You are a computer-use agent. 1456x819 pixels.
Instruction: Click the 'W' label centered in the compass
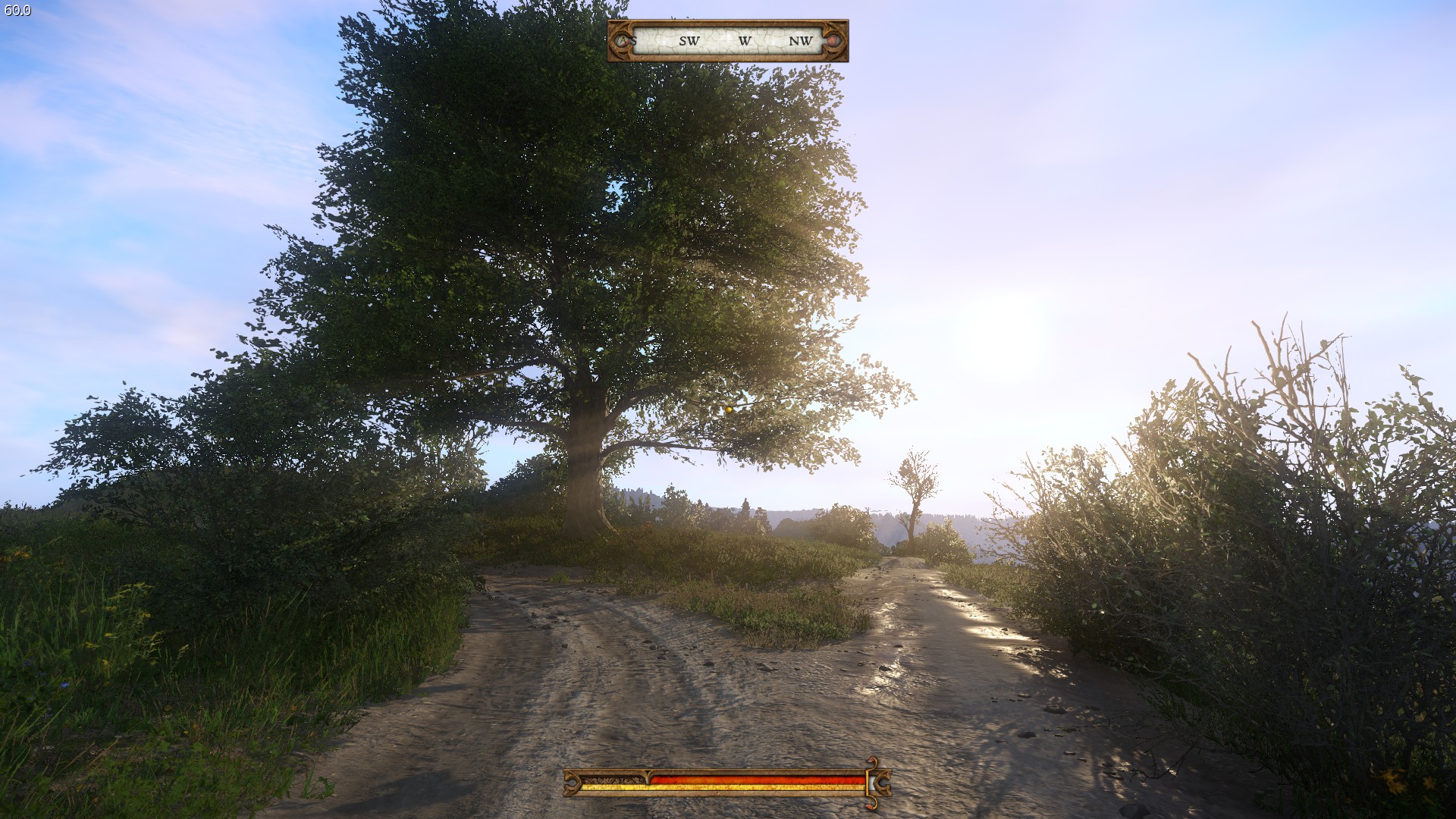[745, 41]
